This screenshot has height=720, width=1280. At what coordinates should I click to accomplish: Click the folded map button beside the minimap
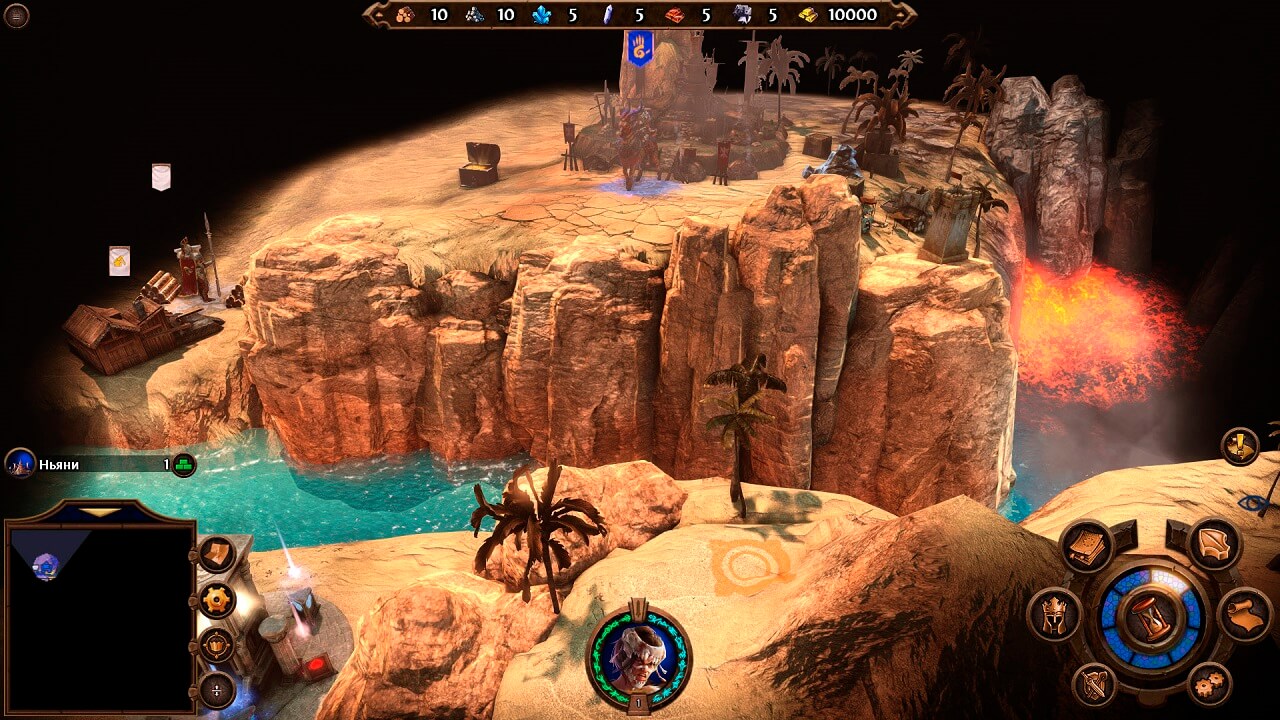pos(217,554)
